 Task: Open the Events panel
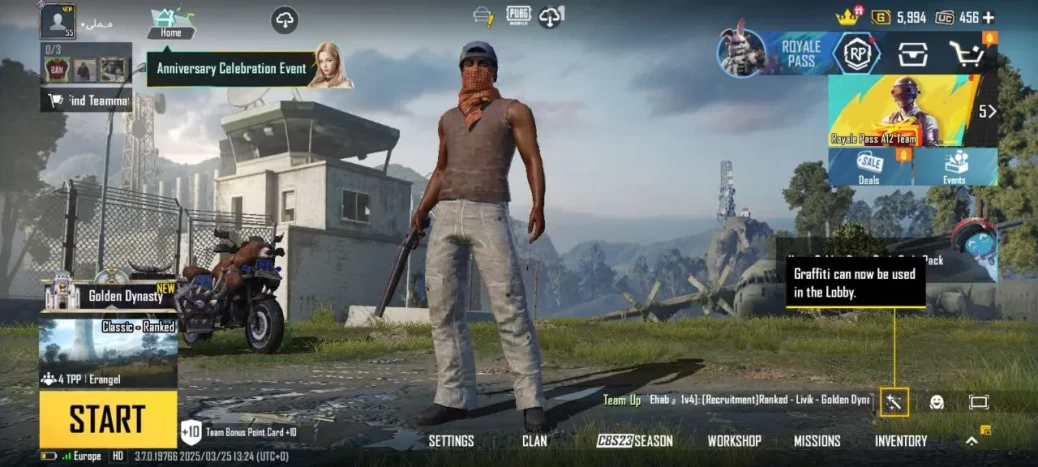pos(955,167)
